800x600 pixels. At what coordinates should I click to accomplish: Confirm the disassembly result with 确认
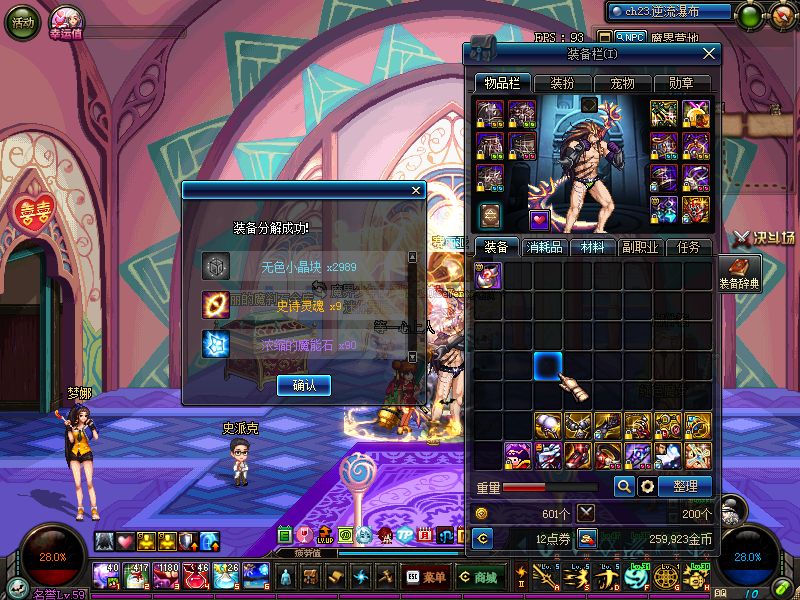coord(304,385)
